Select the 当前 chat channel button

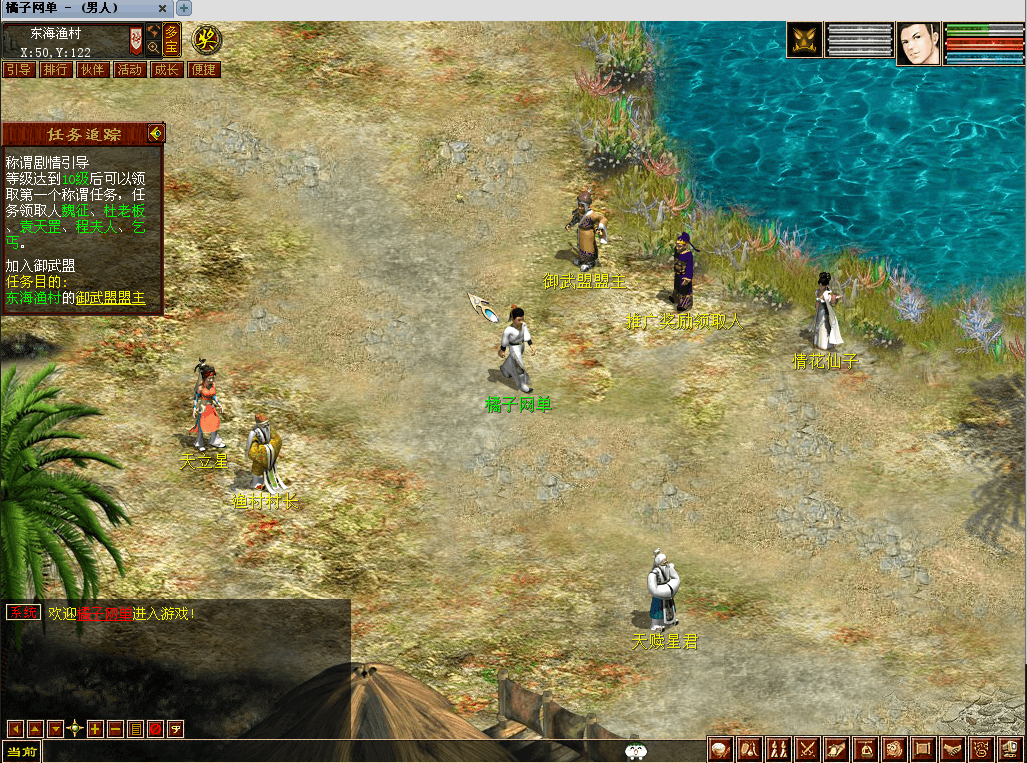pyautogui.click(x=21, y=752)
